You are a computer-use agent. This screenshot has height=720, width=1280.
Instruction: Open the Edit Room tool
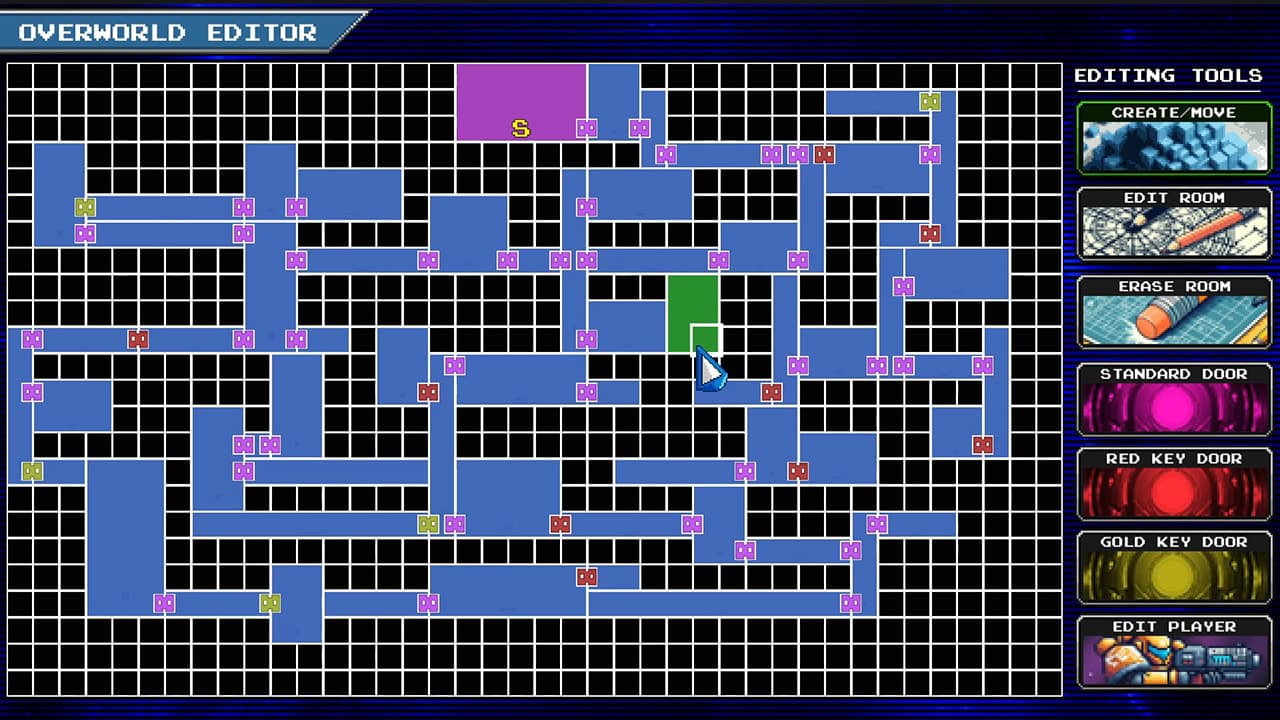pyautogui.click(x=1173, y=226)
